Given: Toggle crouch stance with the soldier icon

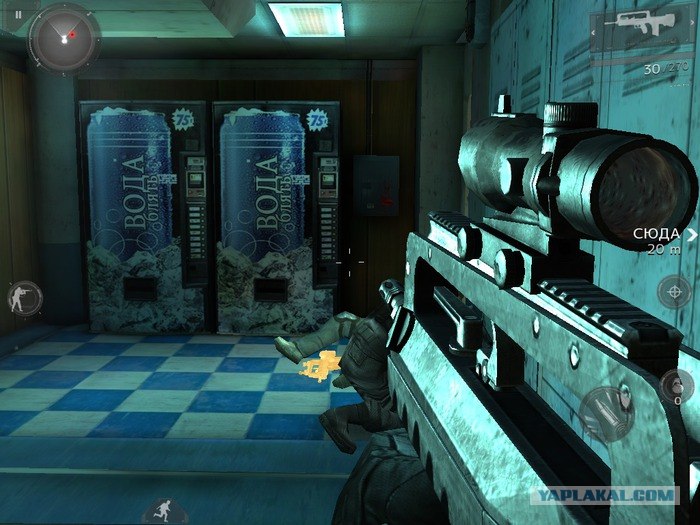Looking at the screenshot, I should point(22,296).
